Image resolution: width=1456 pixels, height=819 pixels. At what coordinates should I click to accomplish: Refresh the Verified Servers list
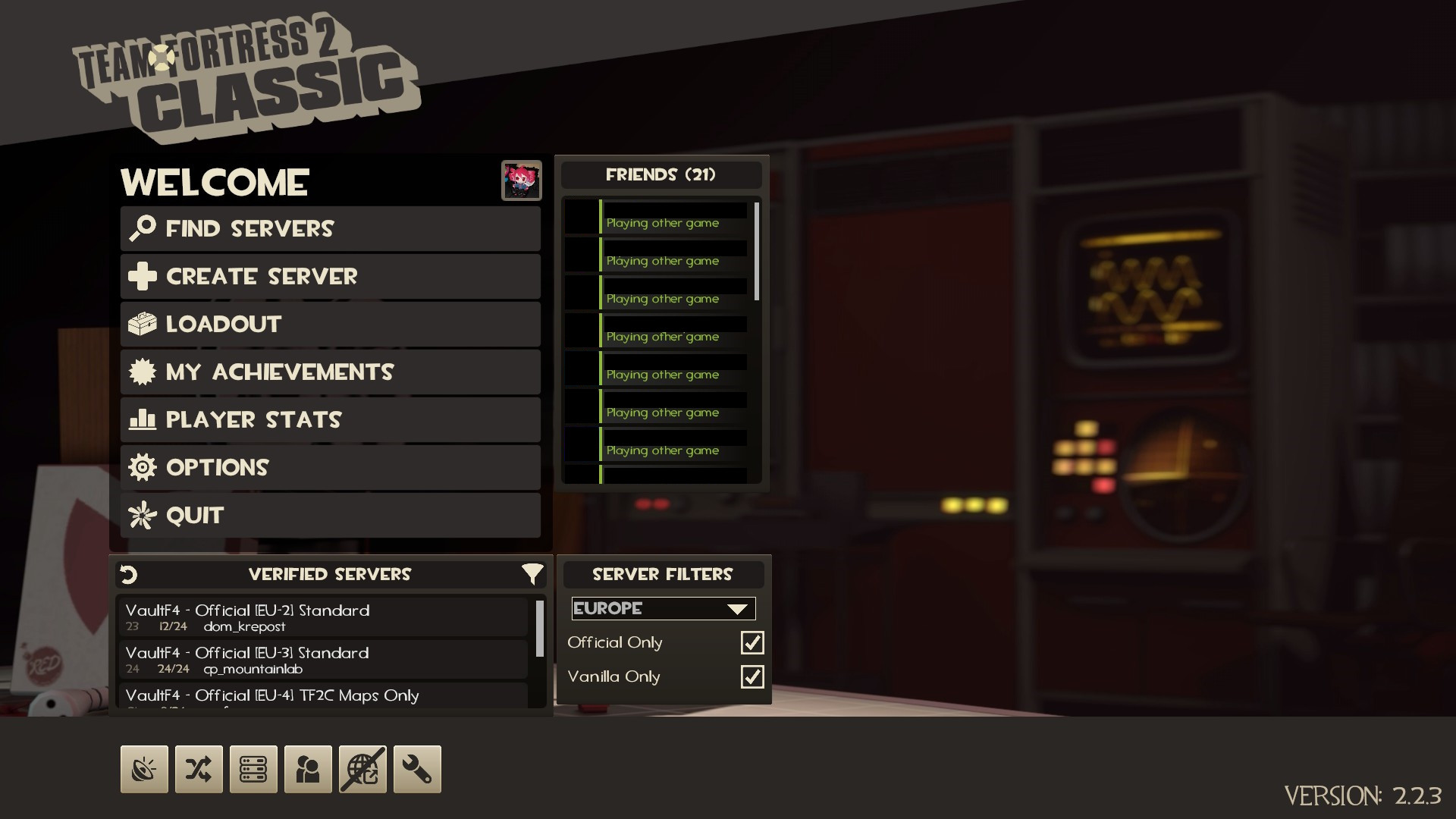click(x=128, y=574)
